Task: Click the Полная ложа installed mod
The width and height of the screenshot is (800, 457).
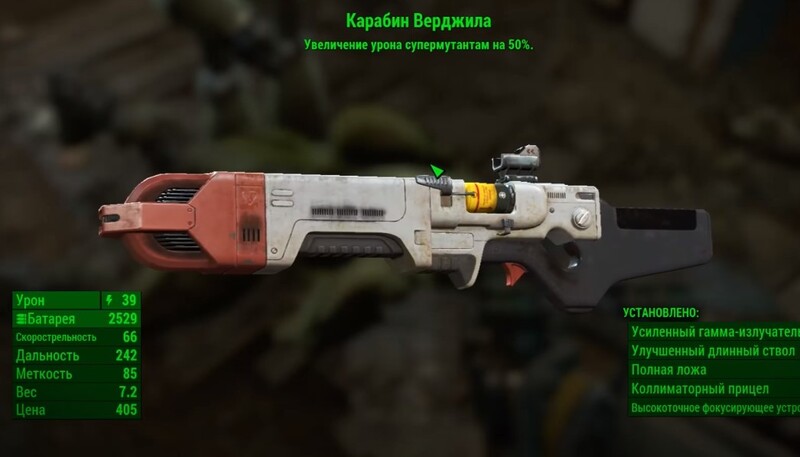Action: 669,370
